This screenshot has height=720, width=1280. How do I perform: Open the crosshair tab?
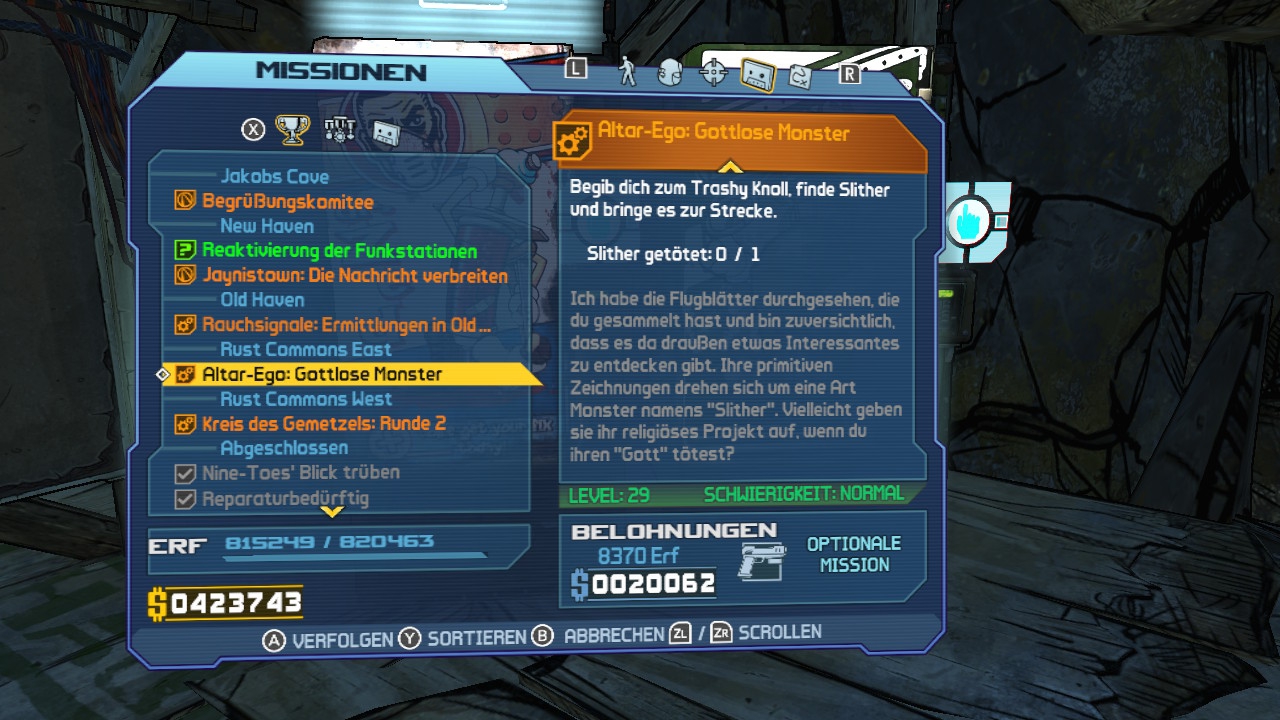713,73
